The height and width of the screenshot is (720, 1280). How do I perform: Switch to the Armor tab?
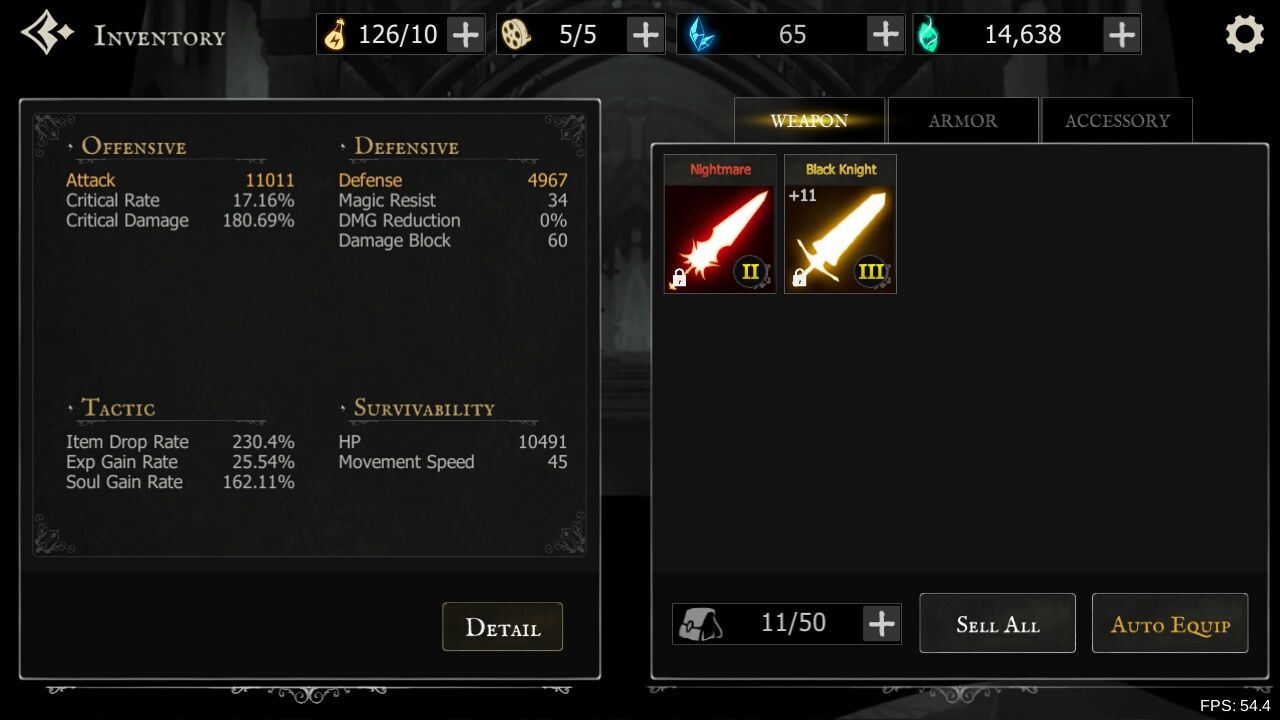tap(962, 121)
